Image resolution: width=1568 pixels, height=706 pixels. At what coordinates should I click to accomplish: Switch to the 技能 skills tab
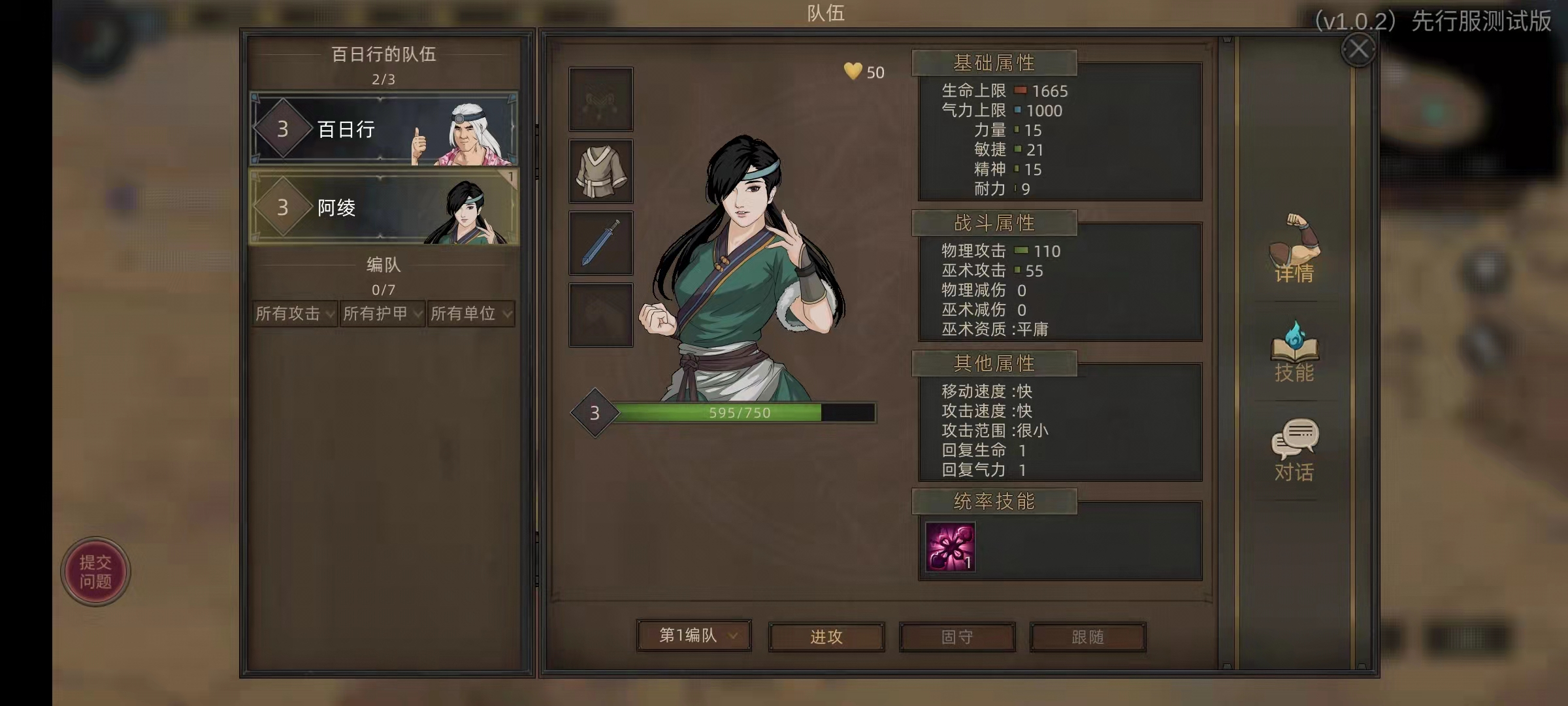[x=1294, y=352]
